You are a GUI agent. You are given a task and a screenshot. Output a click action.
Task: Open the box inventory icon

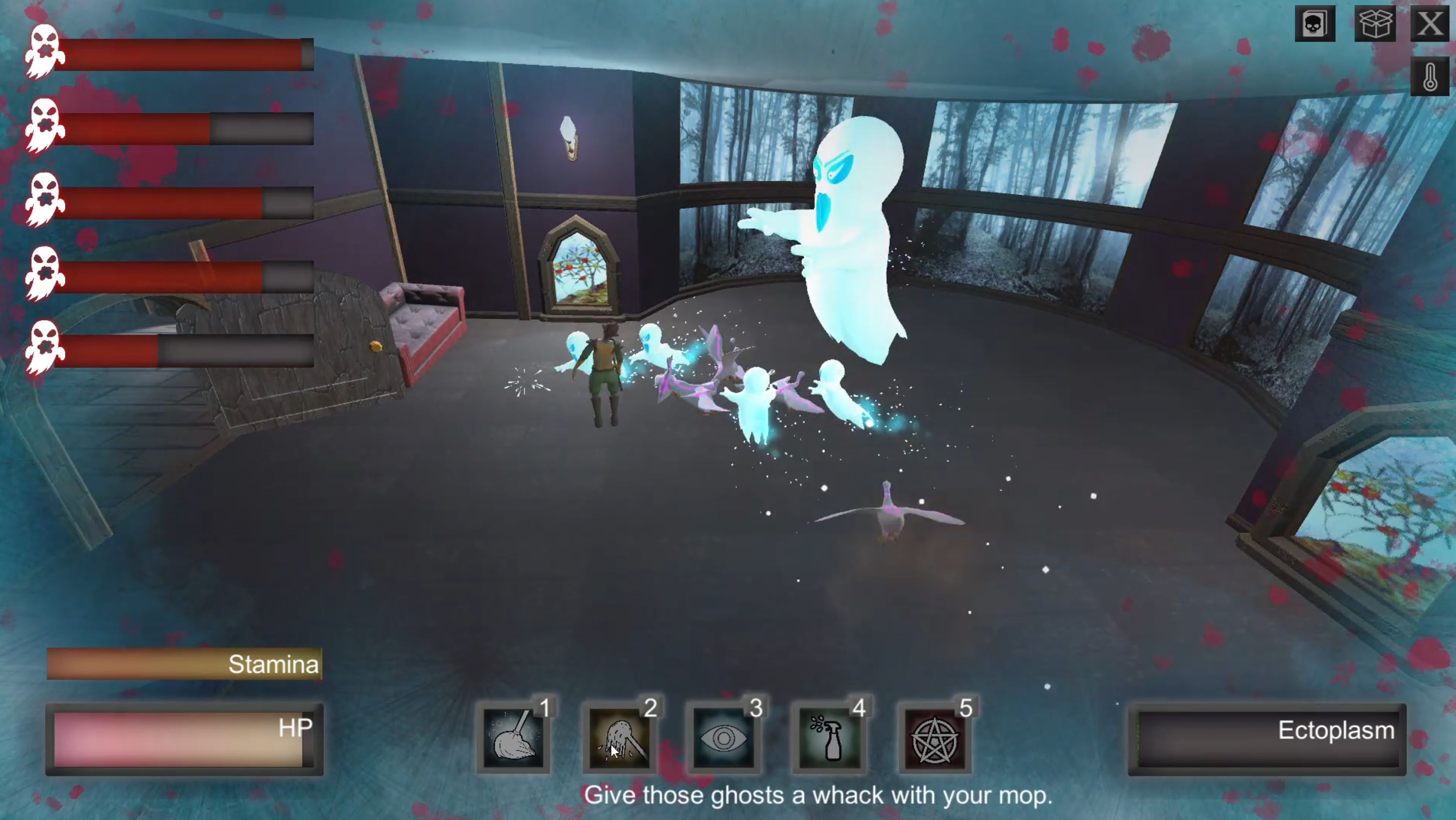pyautogui.click(x=1375, y=24)
